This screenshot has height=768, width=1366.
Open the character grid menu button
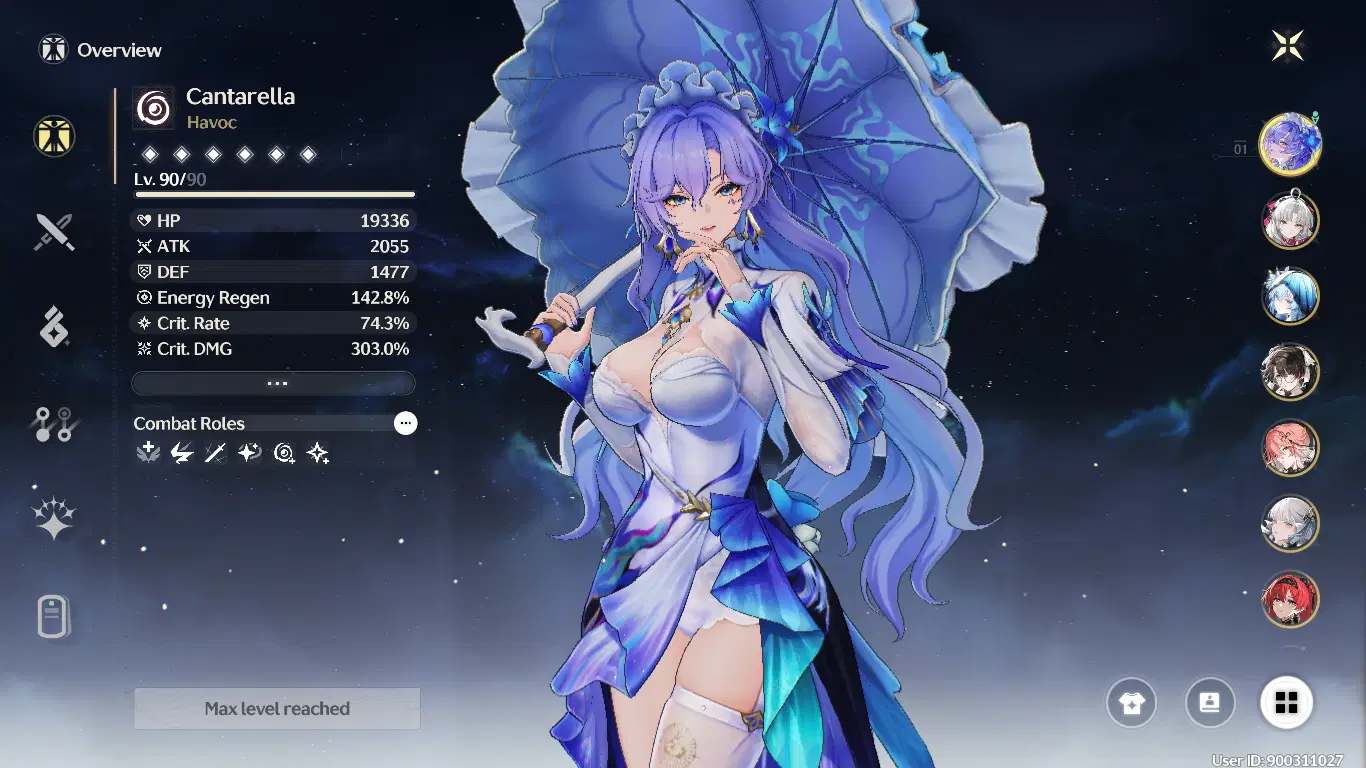tap(1287, 703)
